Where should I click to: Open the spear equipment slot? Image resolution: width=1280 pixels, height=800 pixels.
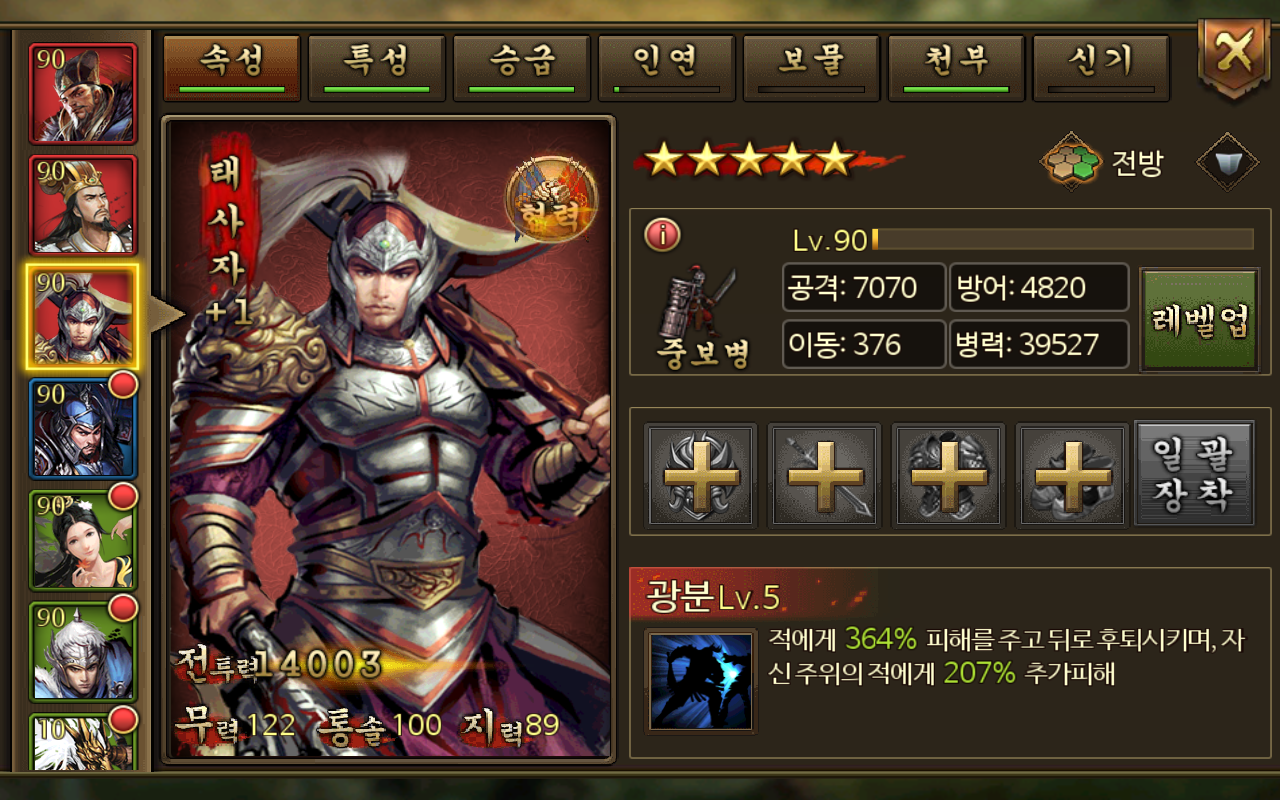(x=824, y=474)
